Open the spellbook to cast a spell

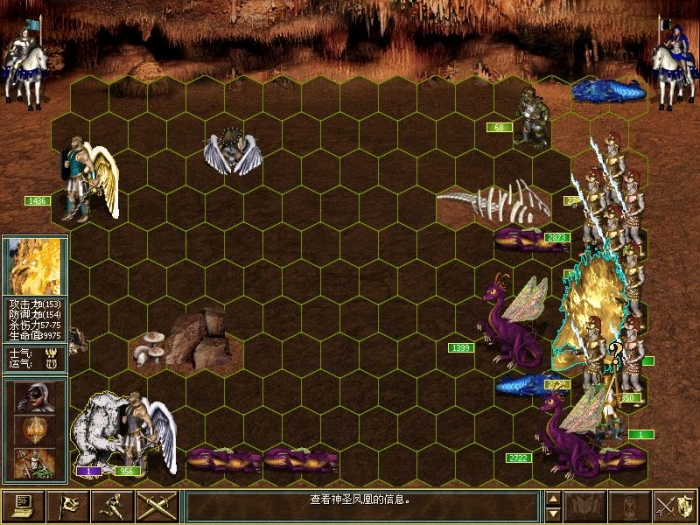pyautogui.click(x=586, y=505)
